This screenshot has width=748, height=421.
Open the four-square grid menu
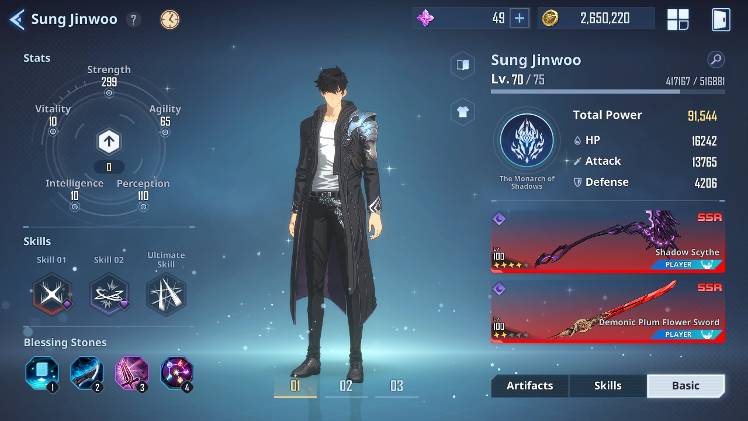pyautogui.click(x=678, y=19)
